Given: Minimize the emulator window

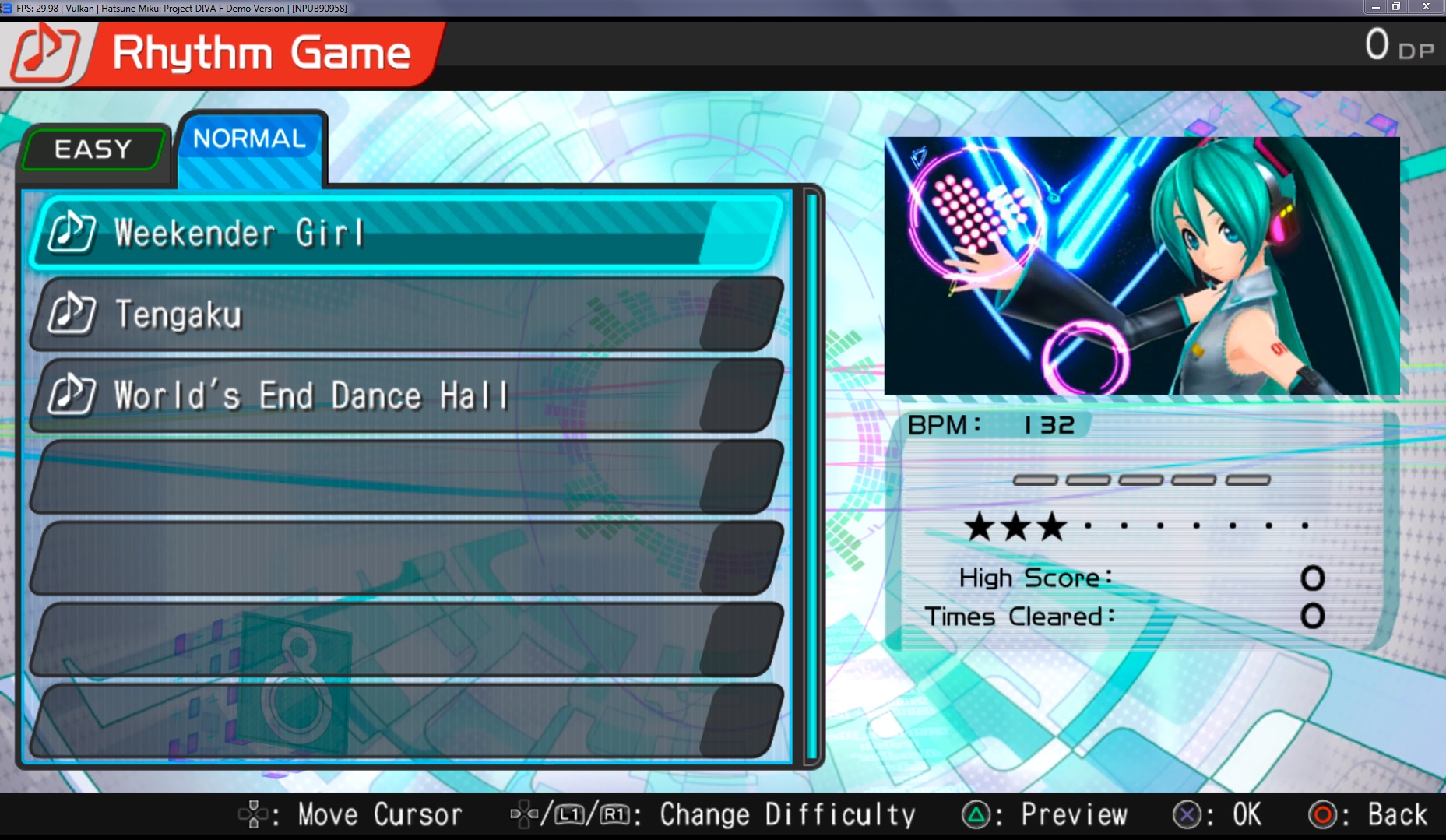Looking at the screenshot, I should click(1376, 7).
